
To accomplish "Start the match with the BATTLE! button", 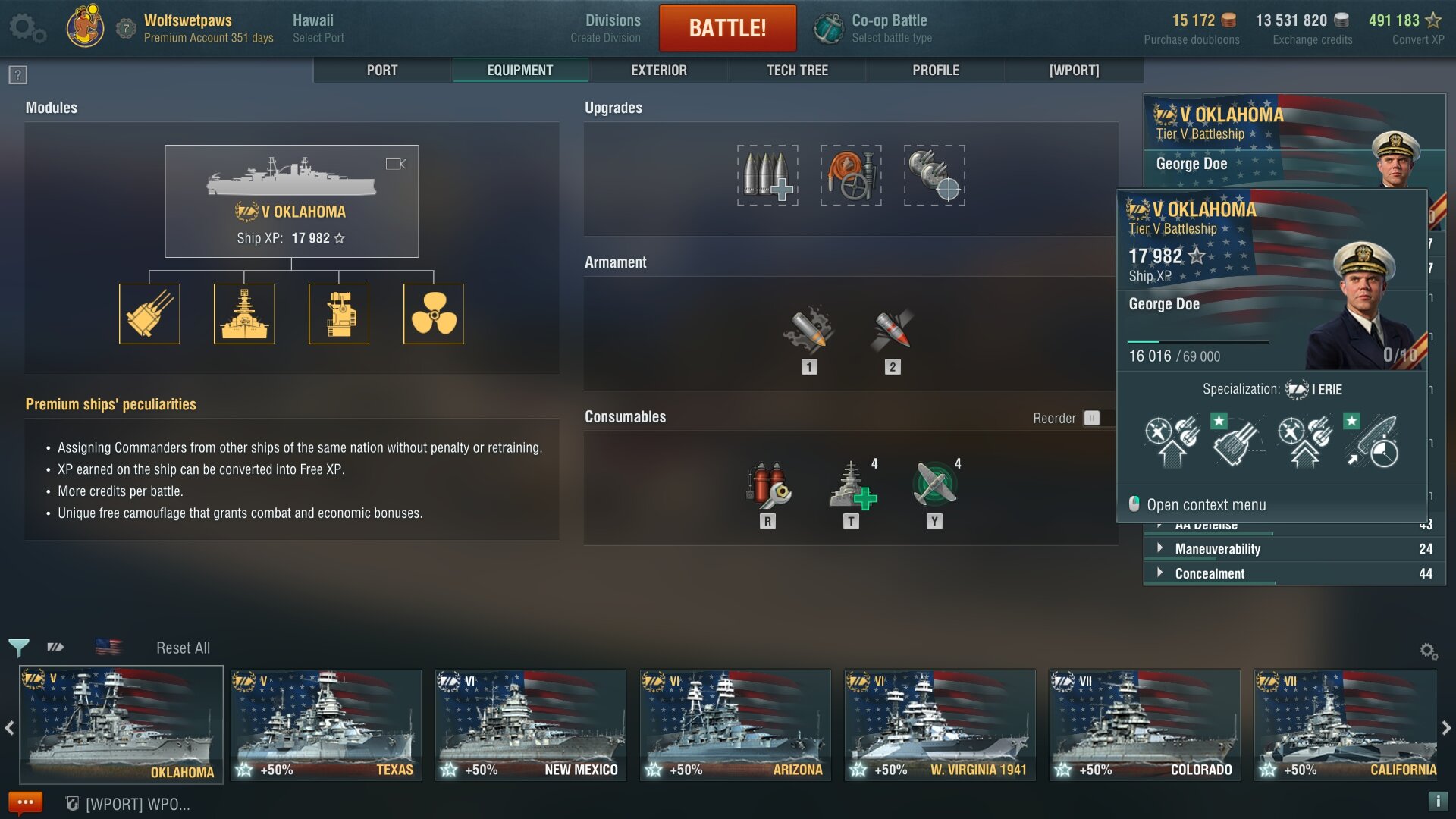I will coord(727,28).
